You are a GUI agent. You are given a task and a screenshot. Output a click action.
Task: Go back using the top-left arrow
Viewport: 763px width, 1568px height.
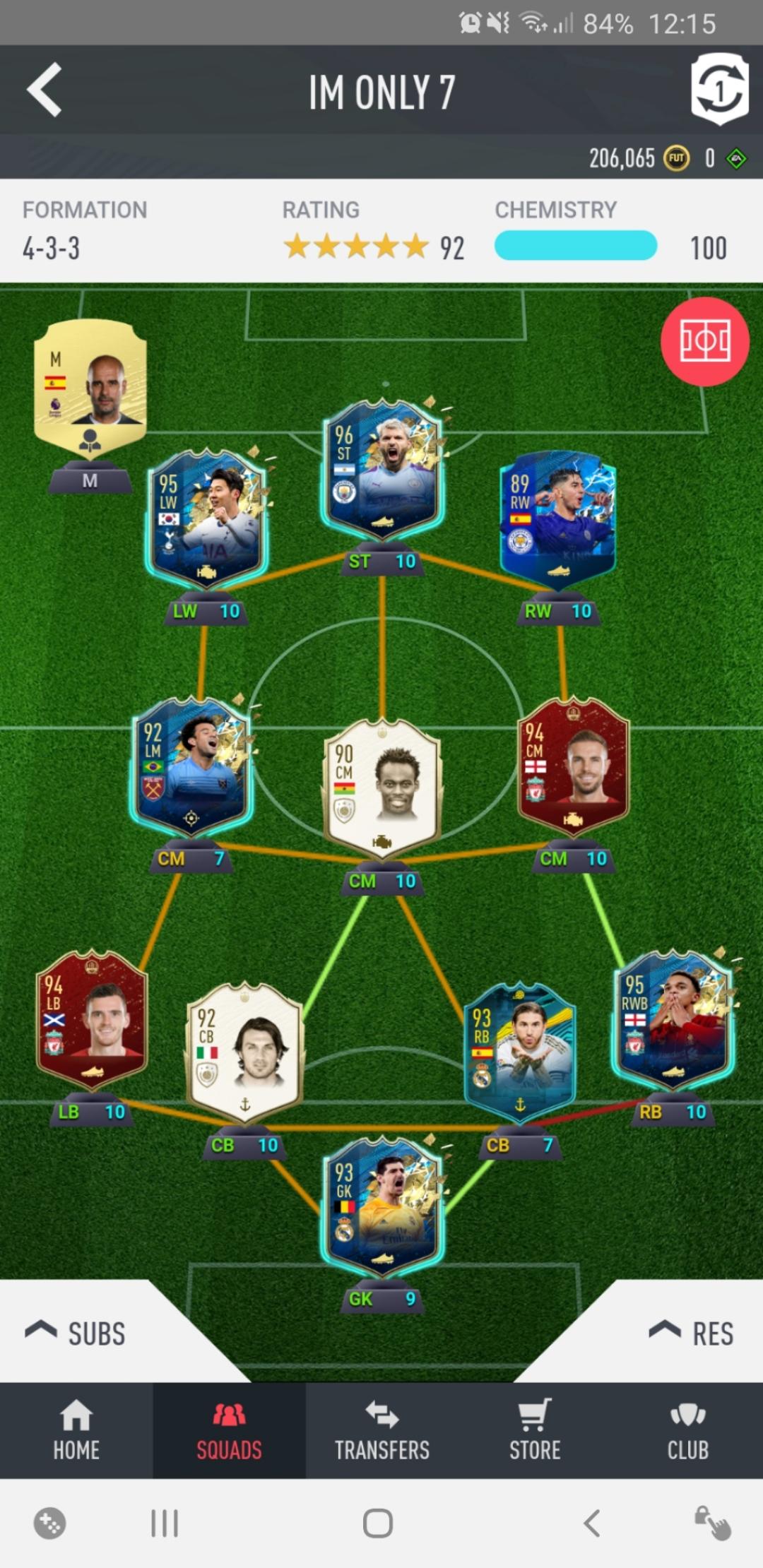(x=45, y=90)
